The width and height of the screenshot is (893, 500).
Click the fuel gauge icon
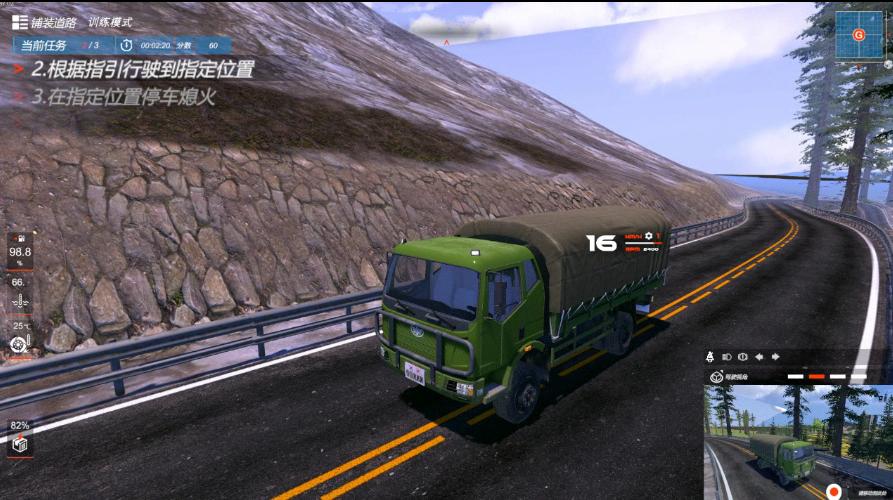18,239
